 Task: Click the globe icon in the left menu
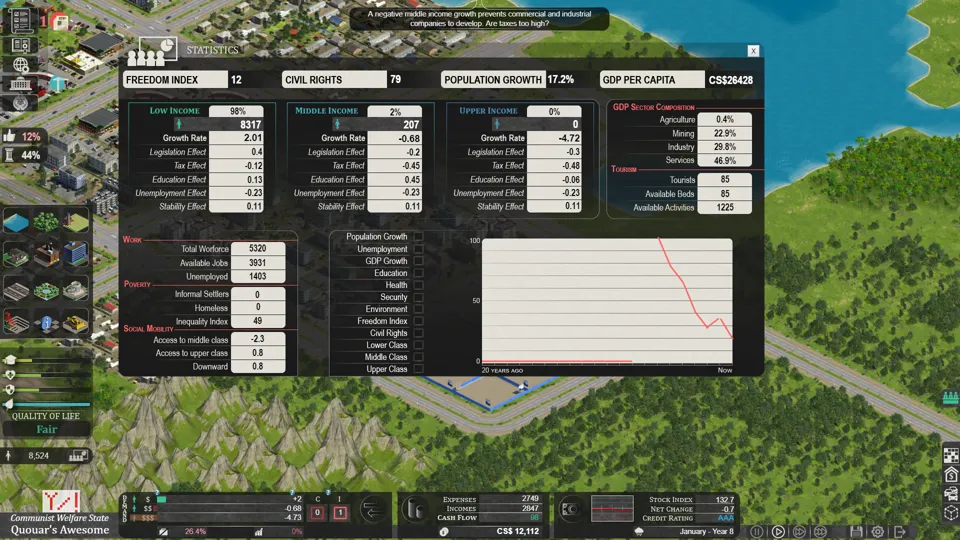pos(20,64)
